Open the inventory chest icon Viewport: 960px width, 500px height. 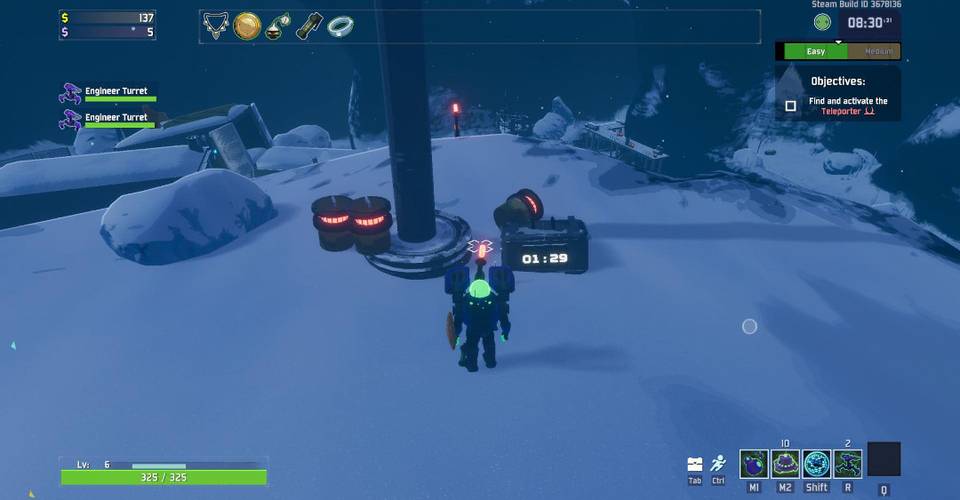tap(695, 464)
